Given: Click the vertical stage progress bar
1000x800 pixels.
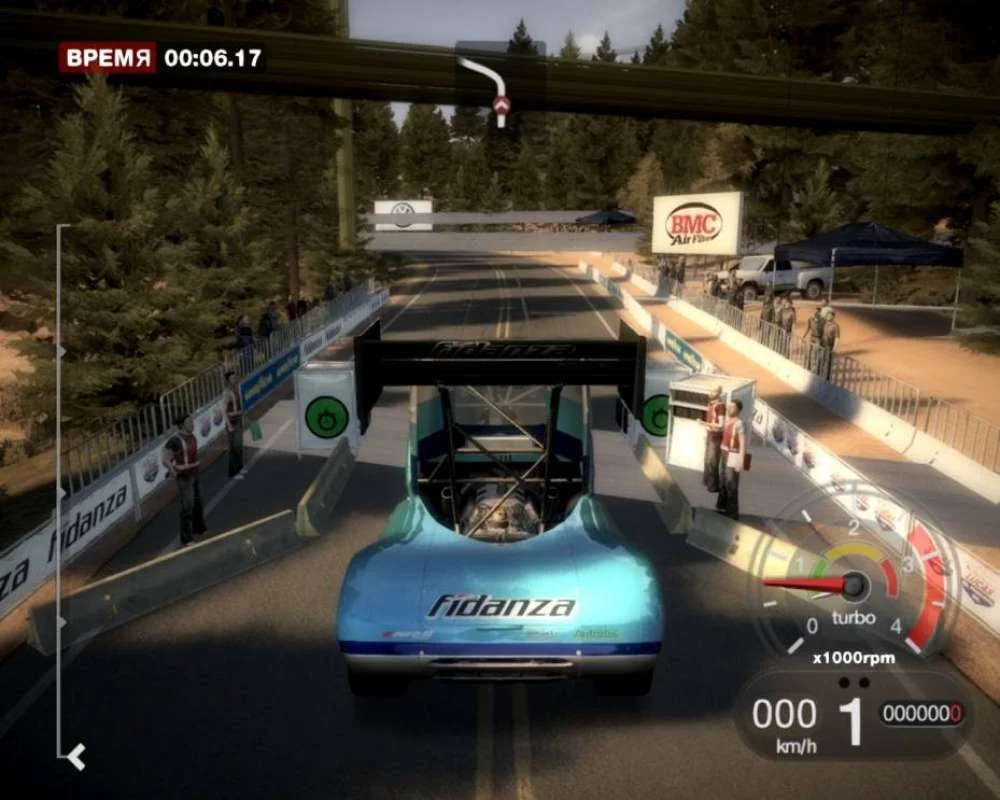Looking at the screenshot, I should (x=58, y=490).
